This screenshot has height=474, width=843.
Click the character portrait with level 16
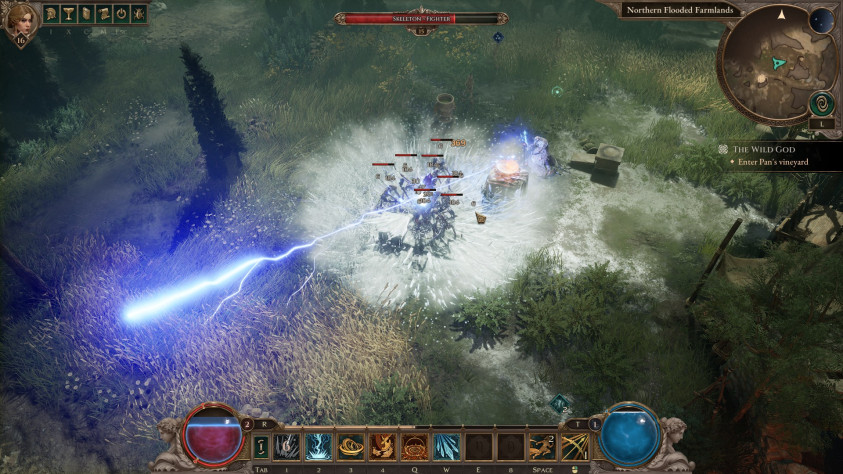point(18,20)
